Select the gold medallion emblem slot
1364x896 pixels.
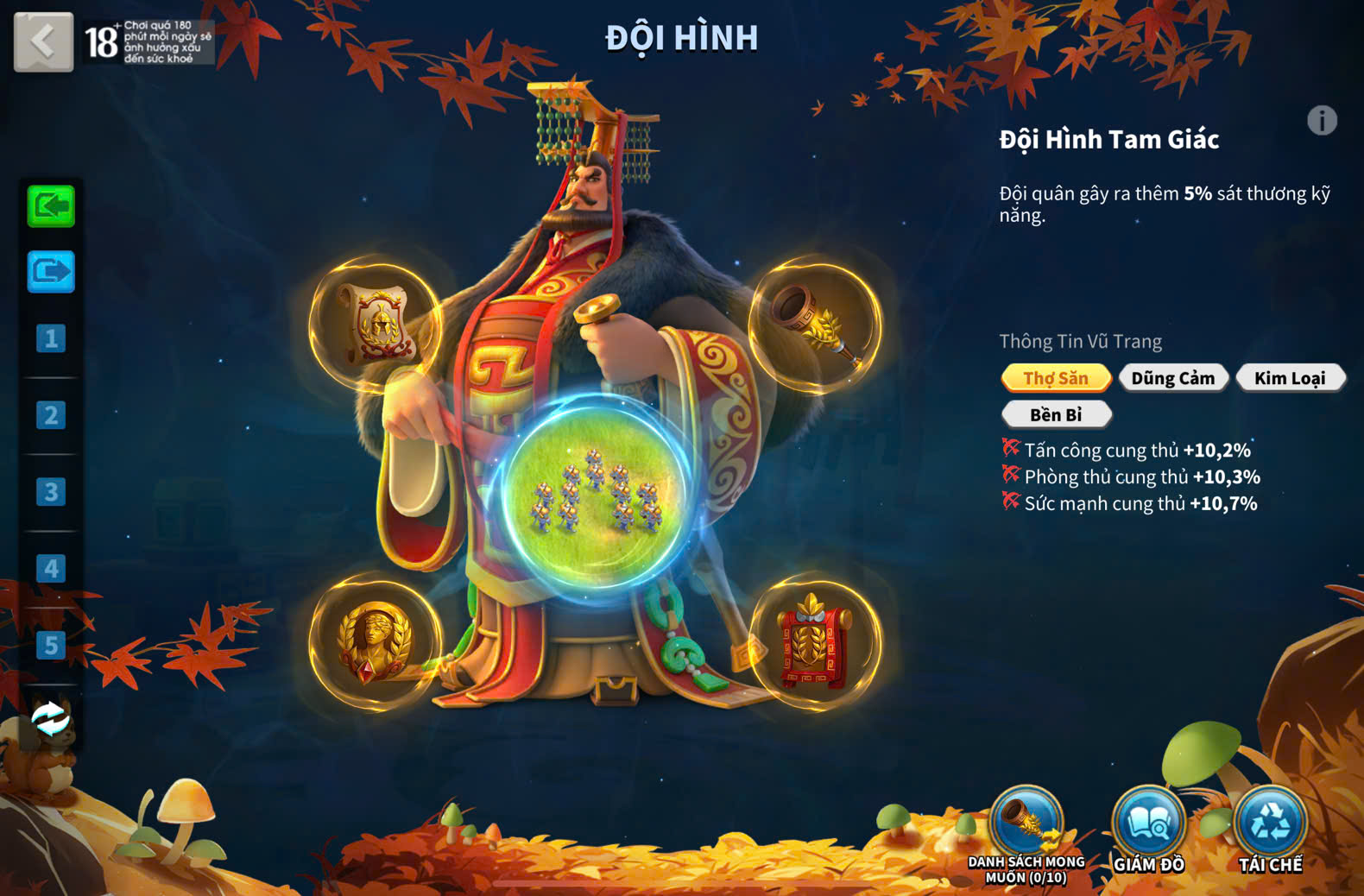tap(376, 642)
